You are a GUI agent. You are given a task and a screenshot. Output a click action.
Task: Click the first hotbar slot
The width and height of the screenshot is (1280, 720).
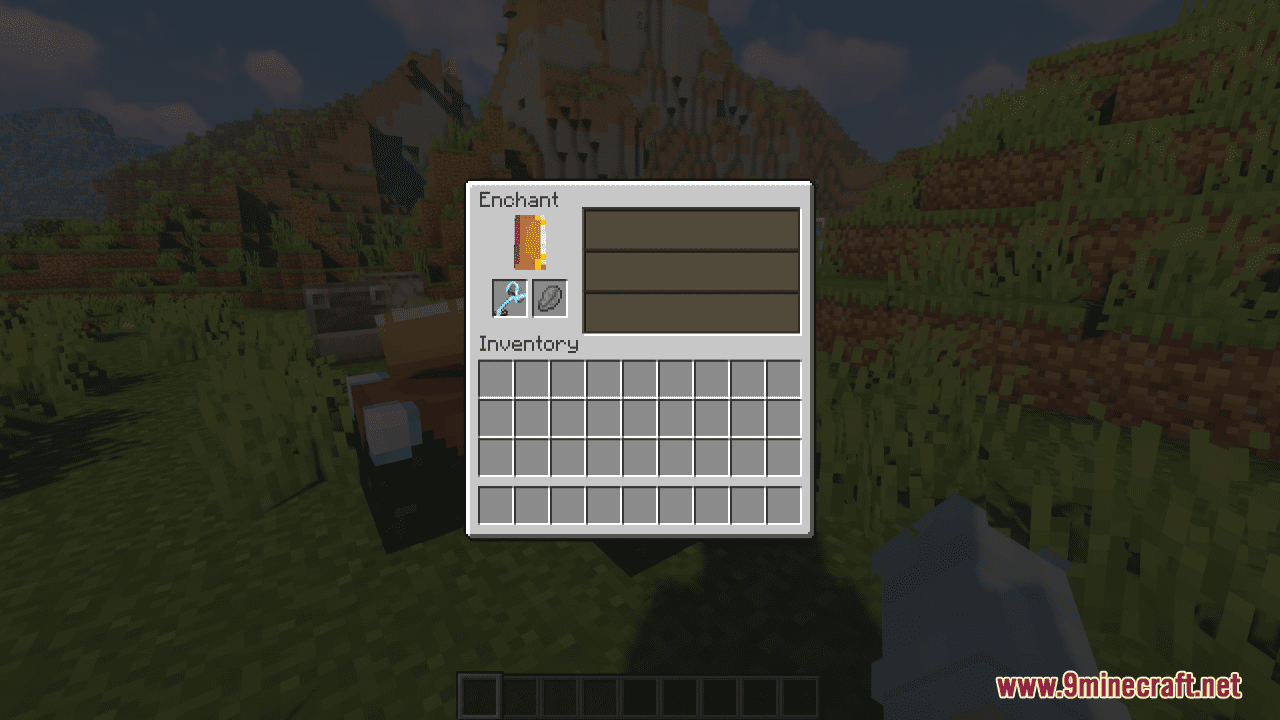click(x=481, y=694)
